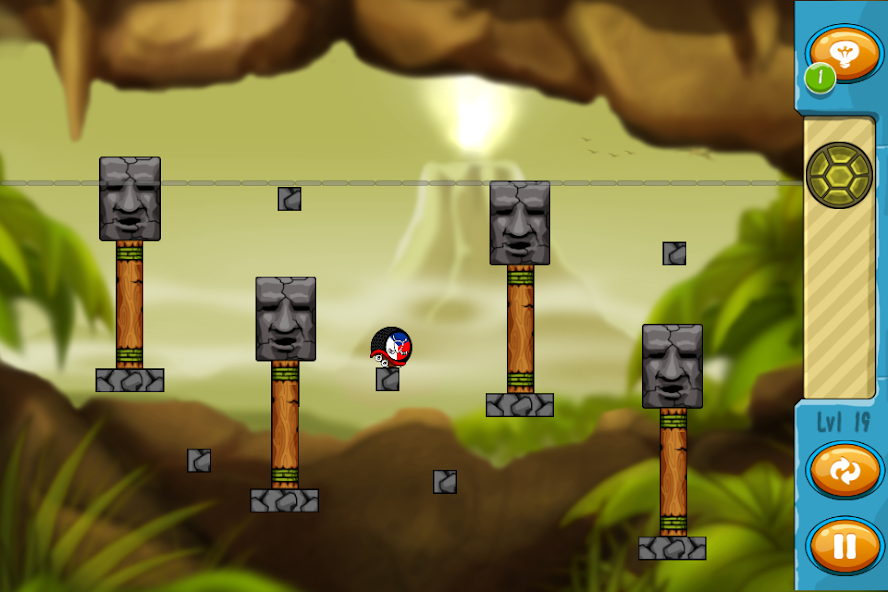This screenshot has width=888, height=592.
Task: Restart the level with the arrows button
Action: point(844,471)
